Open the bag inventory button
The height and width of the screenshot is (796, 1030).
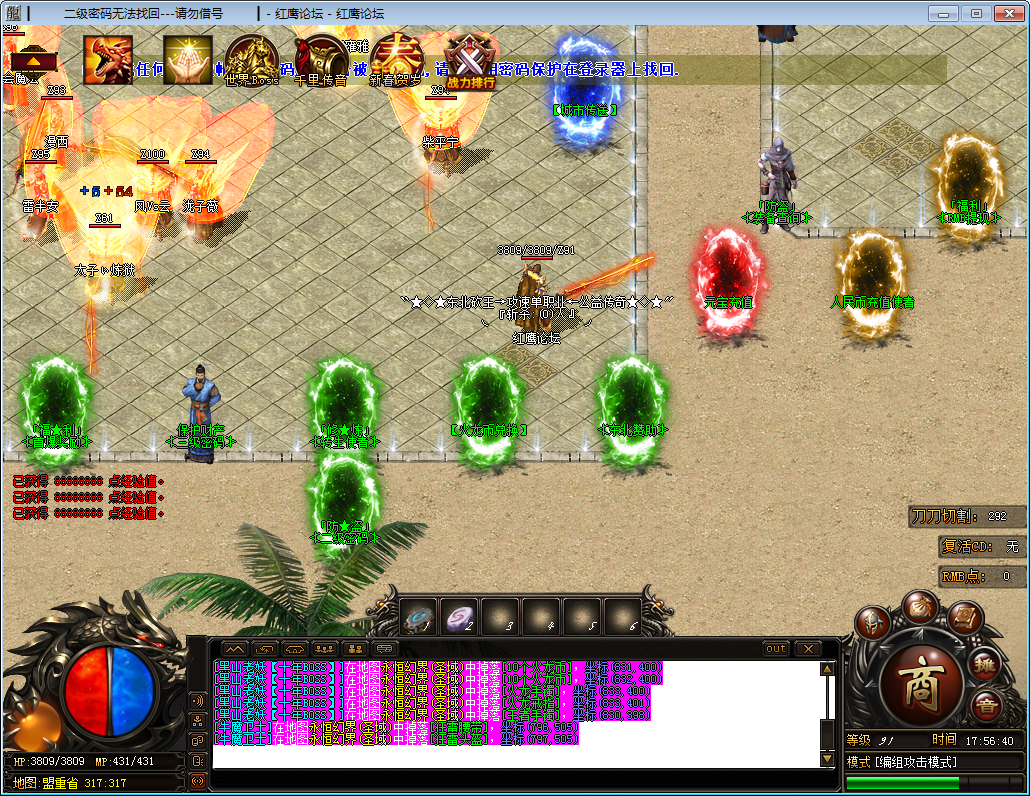click(920, 607)
